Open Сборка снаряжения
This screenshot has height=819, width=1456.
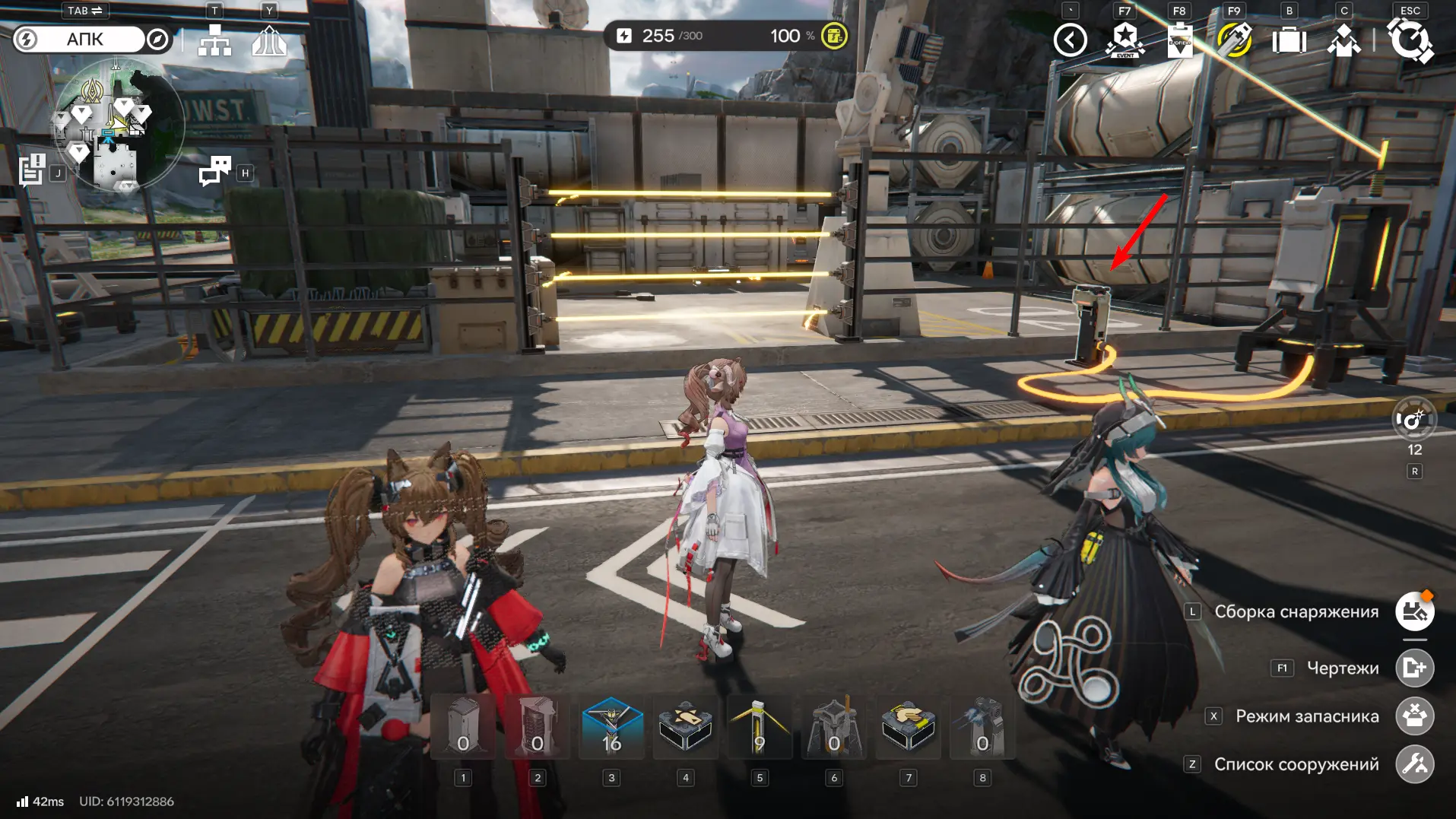click(x=1414, y=611)
